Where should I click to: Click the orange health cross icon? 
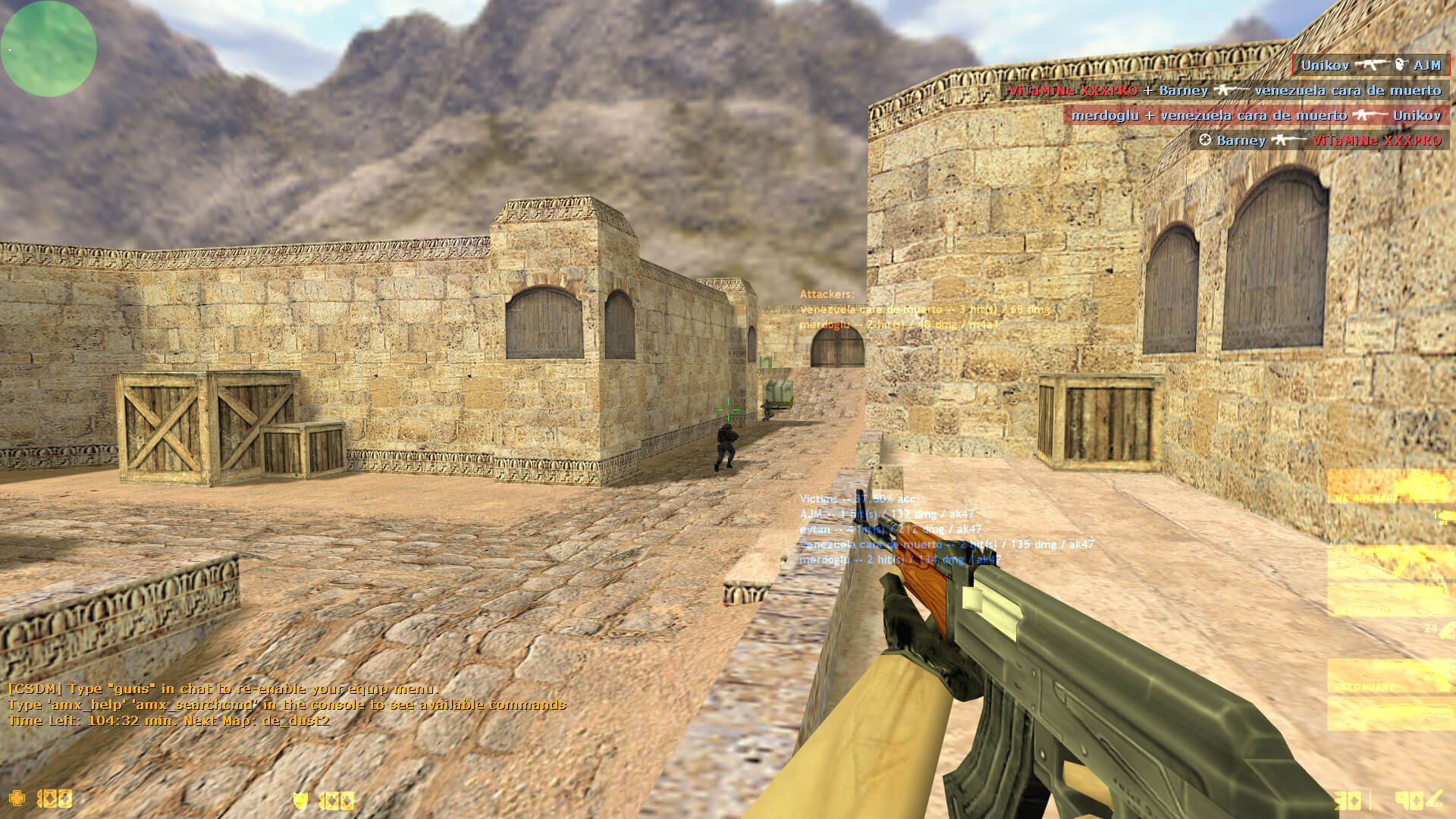coord(17,798)
